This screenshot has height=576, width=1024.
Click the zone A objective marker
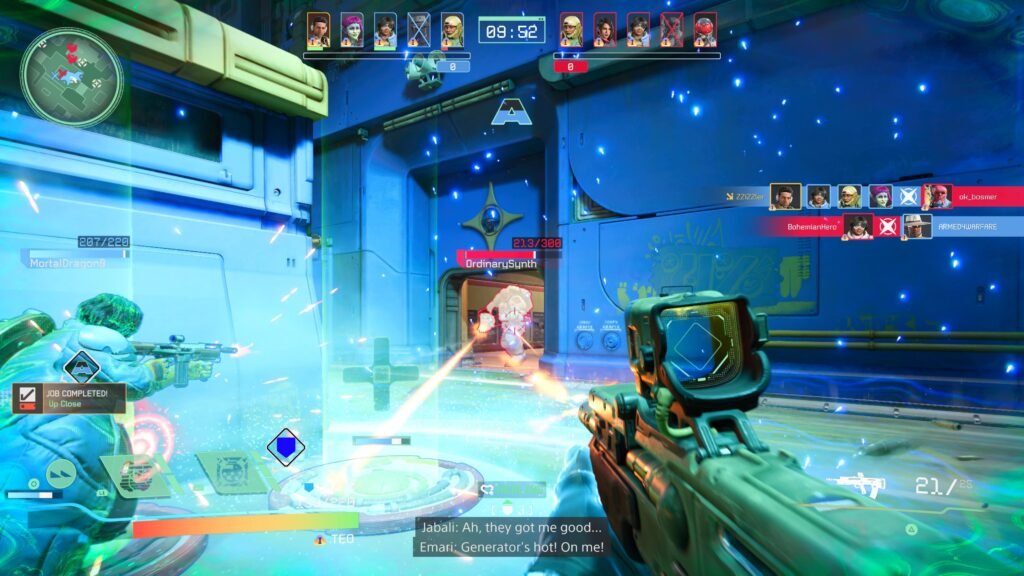click(x=509, y=112)
